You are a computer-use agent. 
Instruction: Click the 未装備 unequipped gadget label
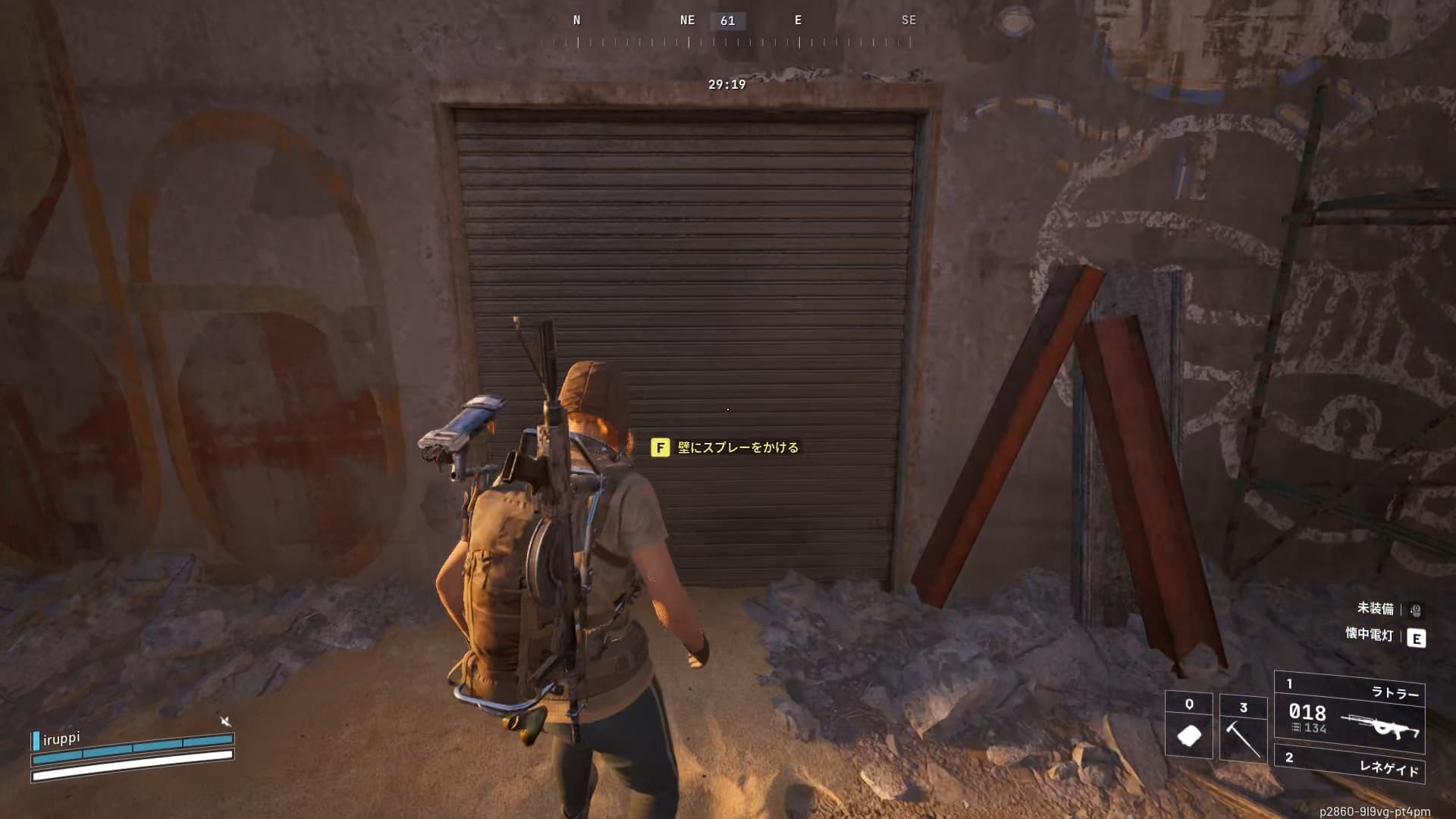1375,608
